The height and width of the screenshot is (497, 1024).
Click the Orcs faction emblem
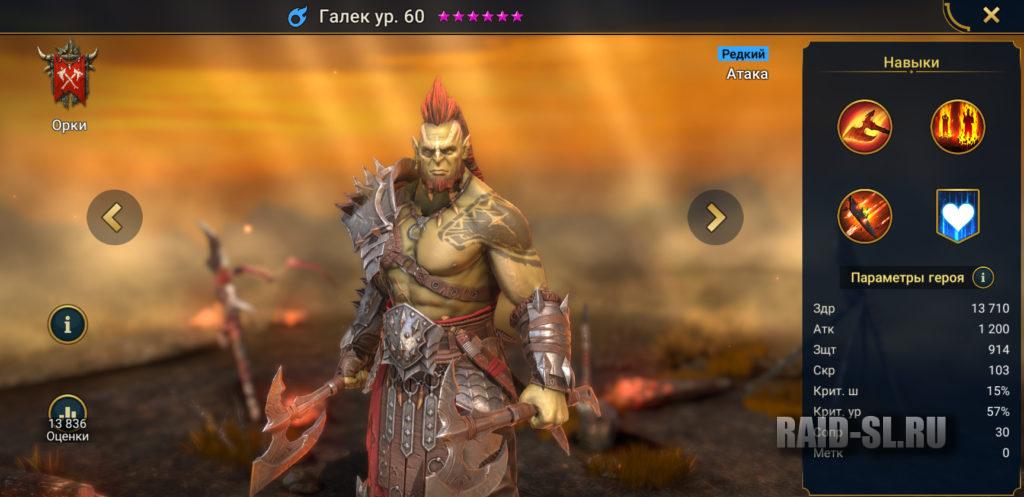click(68, 75)
